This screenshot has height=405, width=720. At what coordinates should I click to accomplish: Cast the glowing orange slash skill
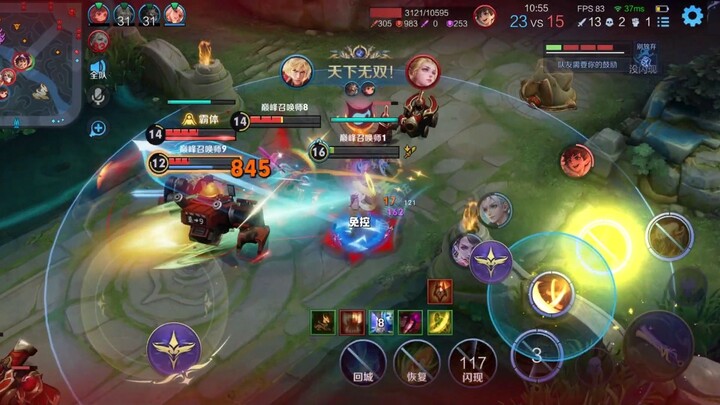(550, 295)
